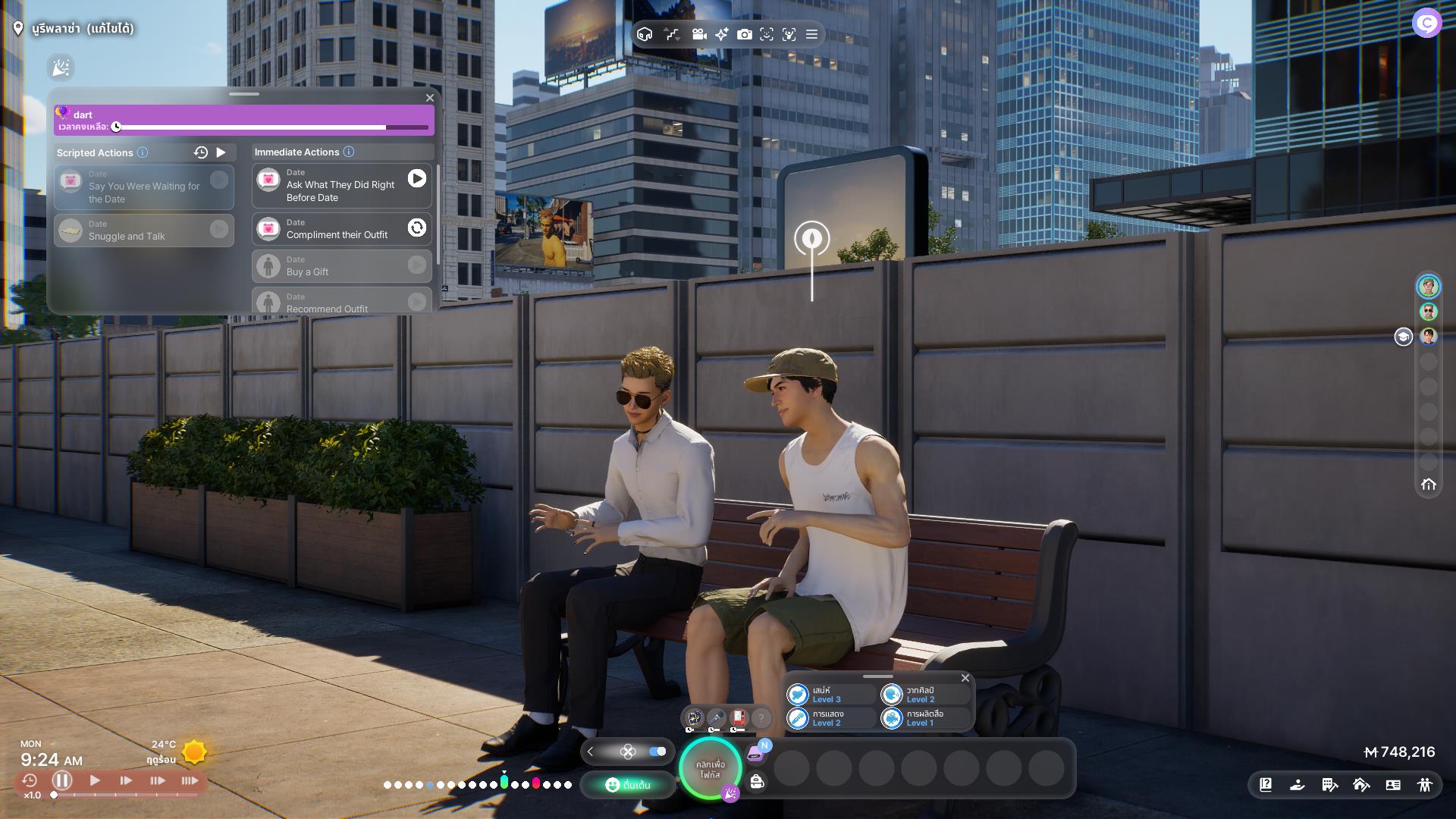Open the hamburger menu in top toolbar
The image size is (1456, 819).
point(811,34)
